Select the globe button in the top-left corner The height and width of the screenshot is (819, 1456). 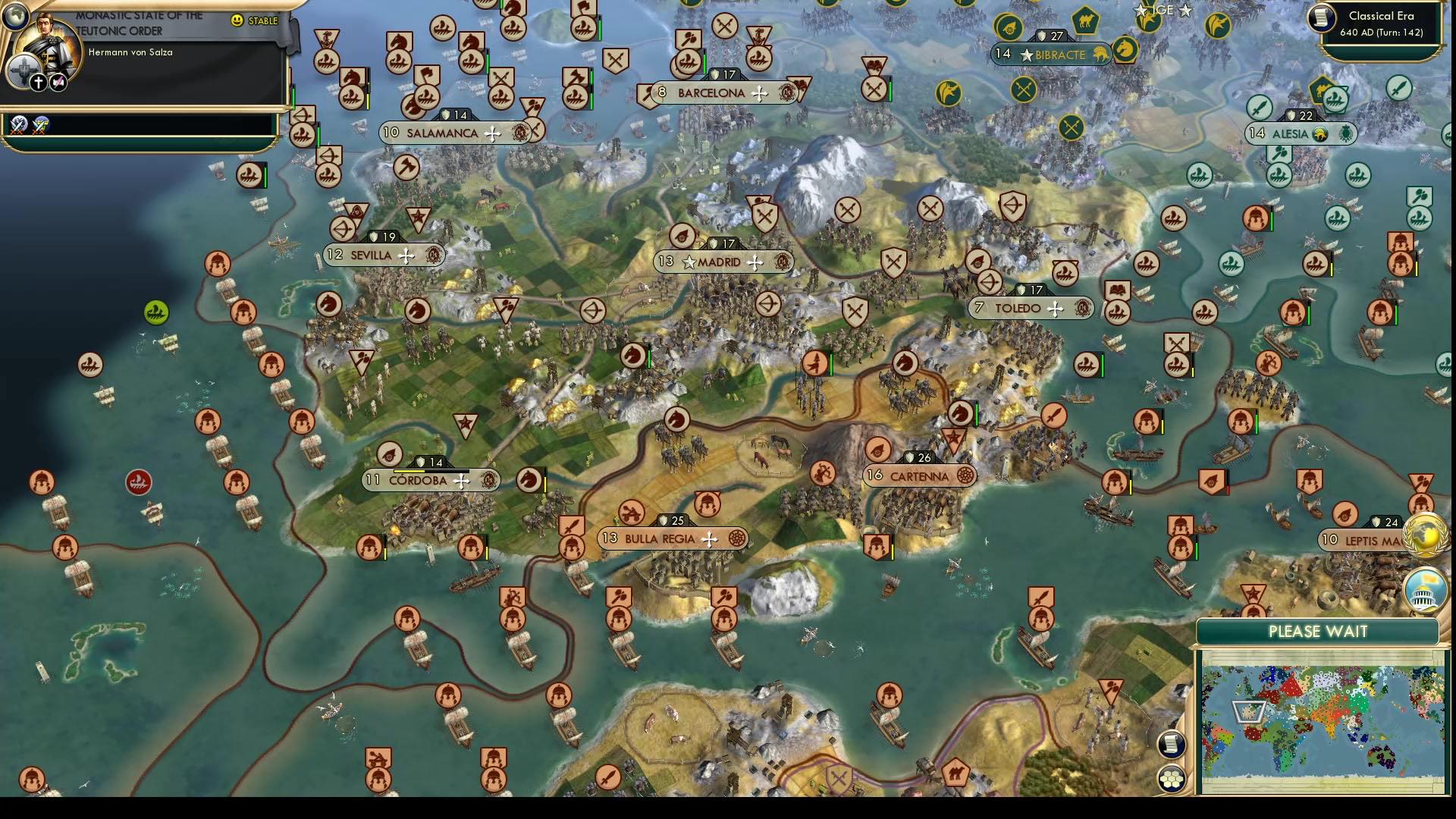[14, 17]
